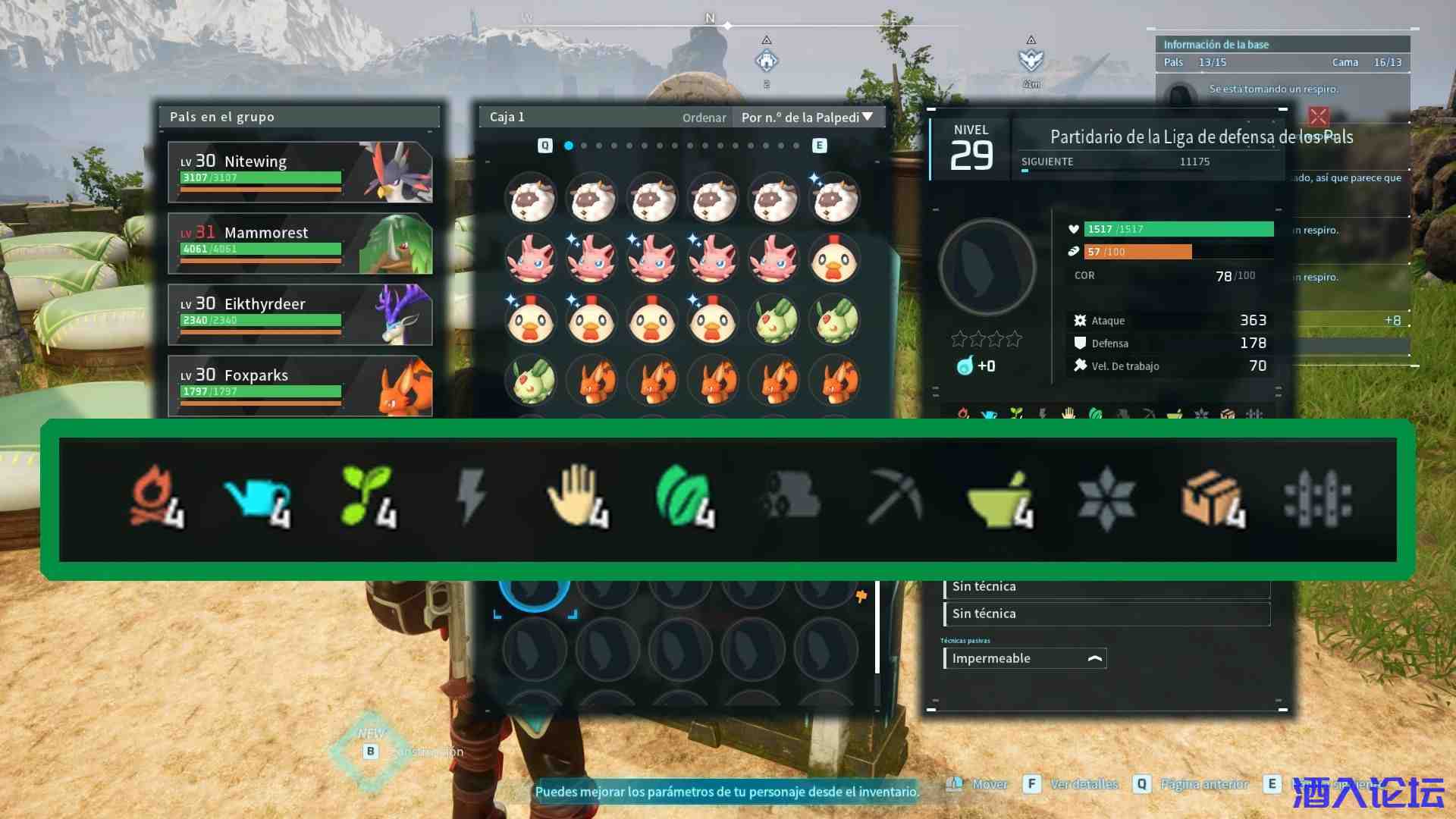Select Nitewing in the party list

point(300,172)
